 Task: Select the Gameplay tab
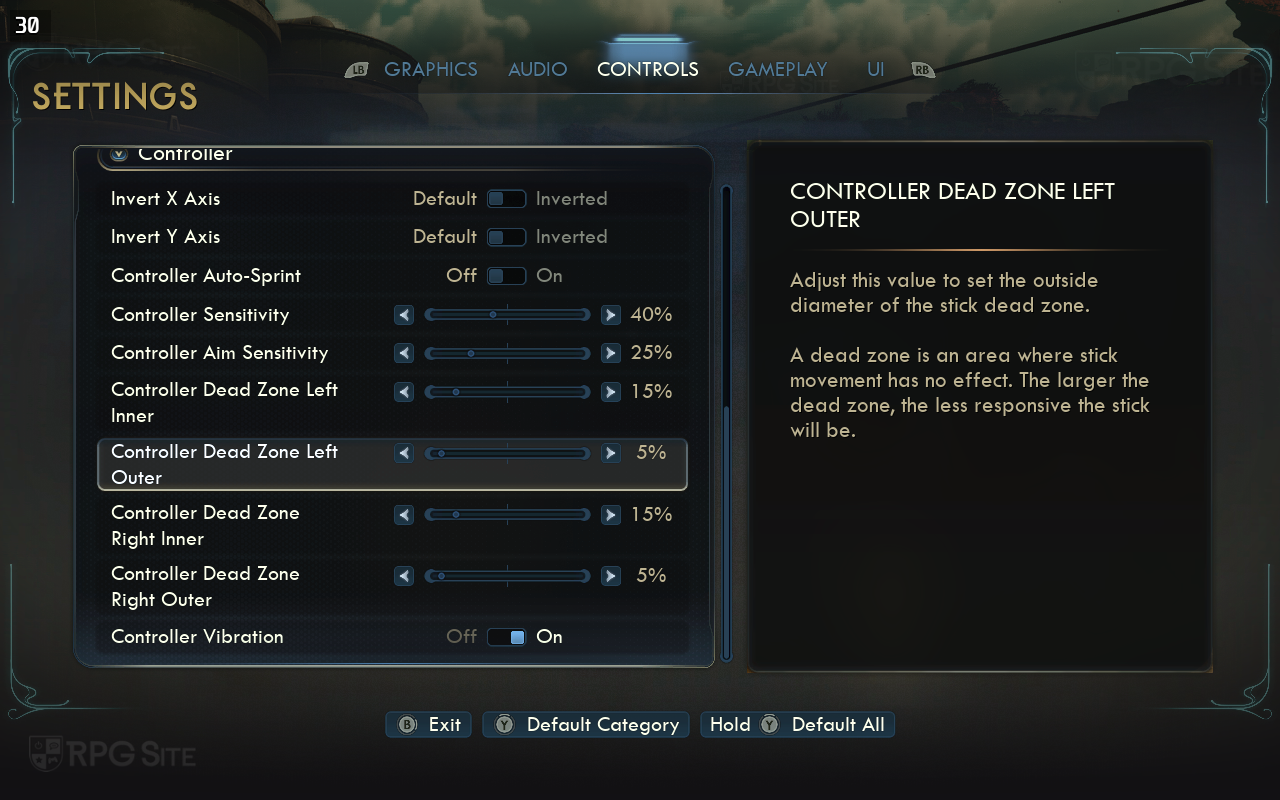777,69
